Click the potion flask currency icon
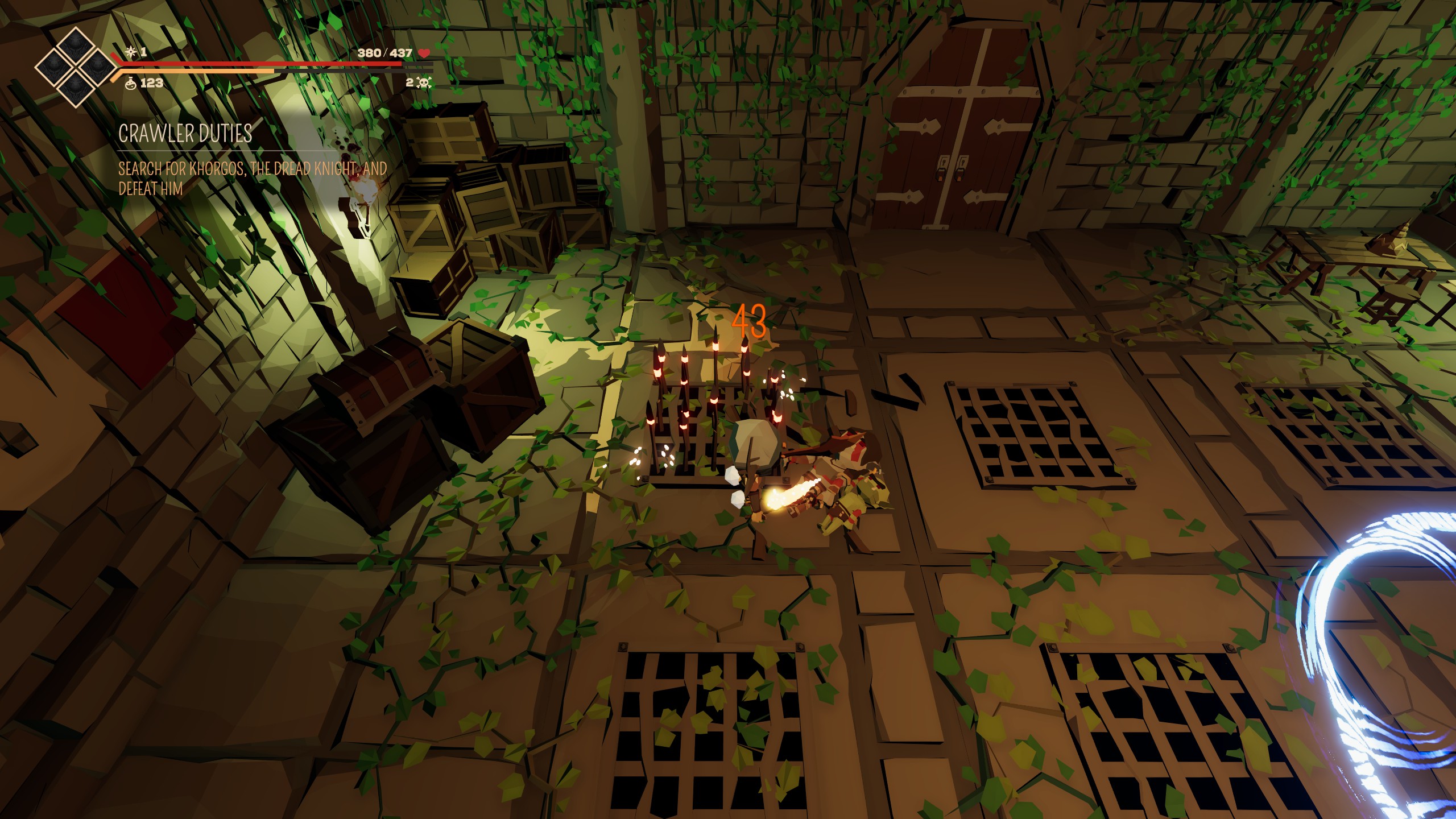The width and height of the screenshot is (1456, 819). tap(131, 83)
